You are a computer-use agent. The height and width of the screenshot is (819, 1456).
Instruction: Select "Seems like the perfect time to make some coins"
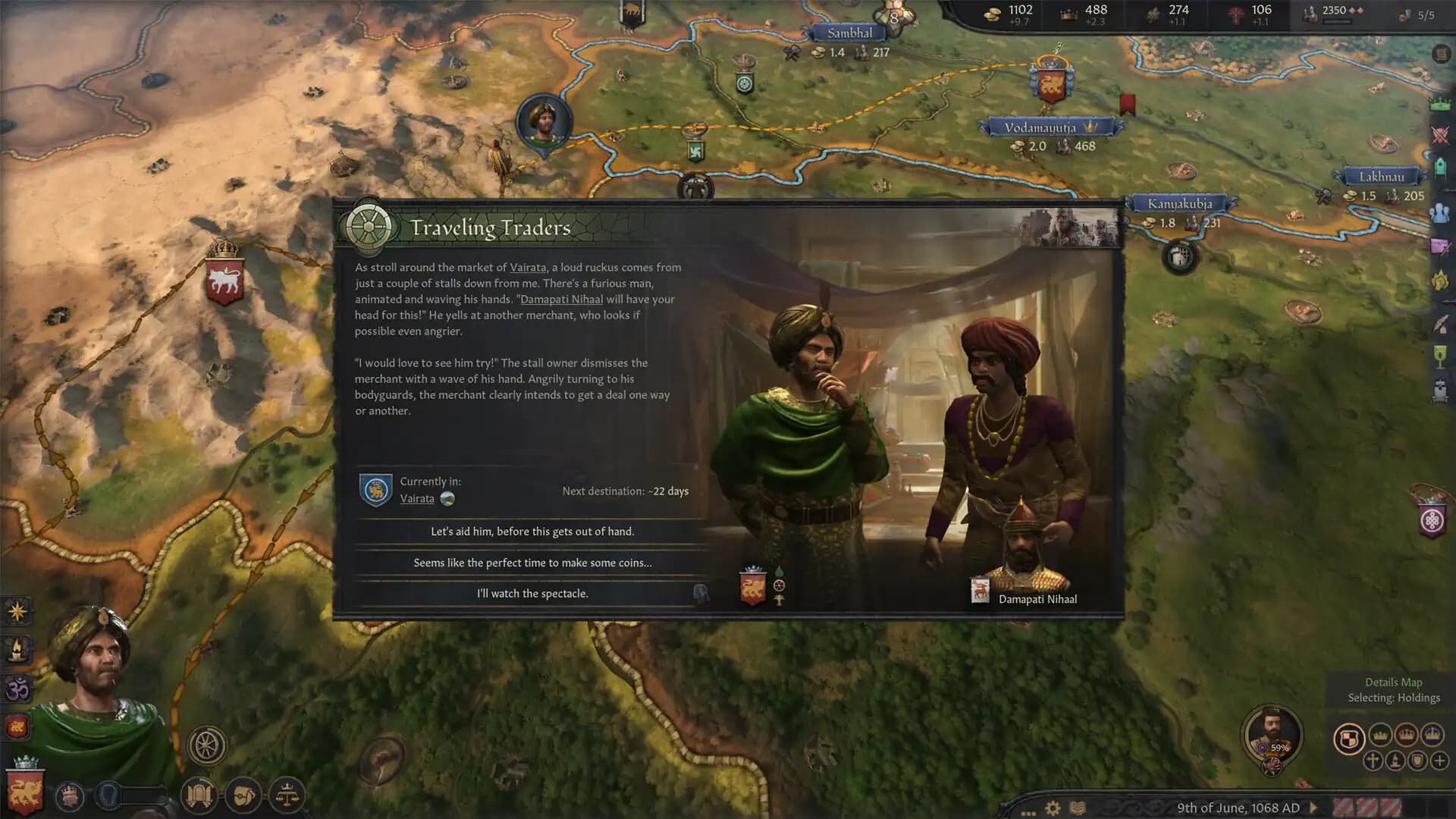tap(531, 563)
